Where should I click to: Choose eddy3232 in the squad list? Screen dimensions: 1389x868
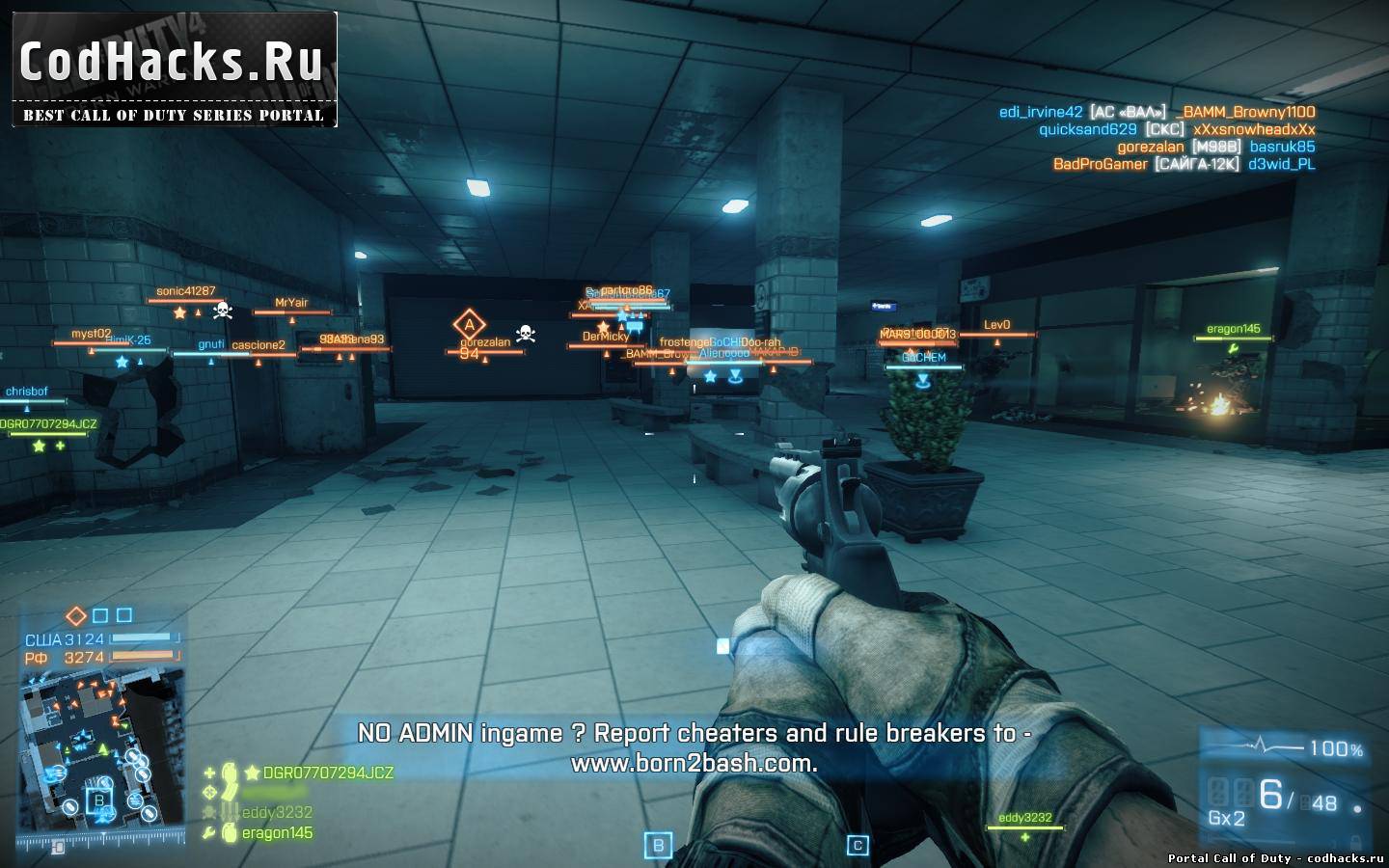tap(277, 813)
